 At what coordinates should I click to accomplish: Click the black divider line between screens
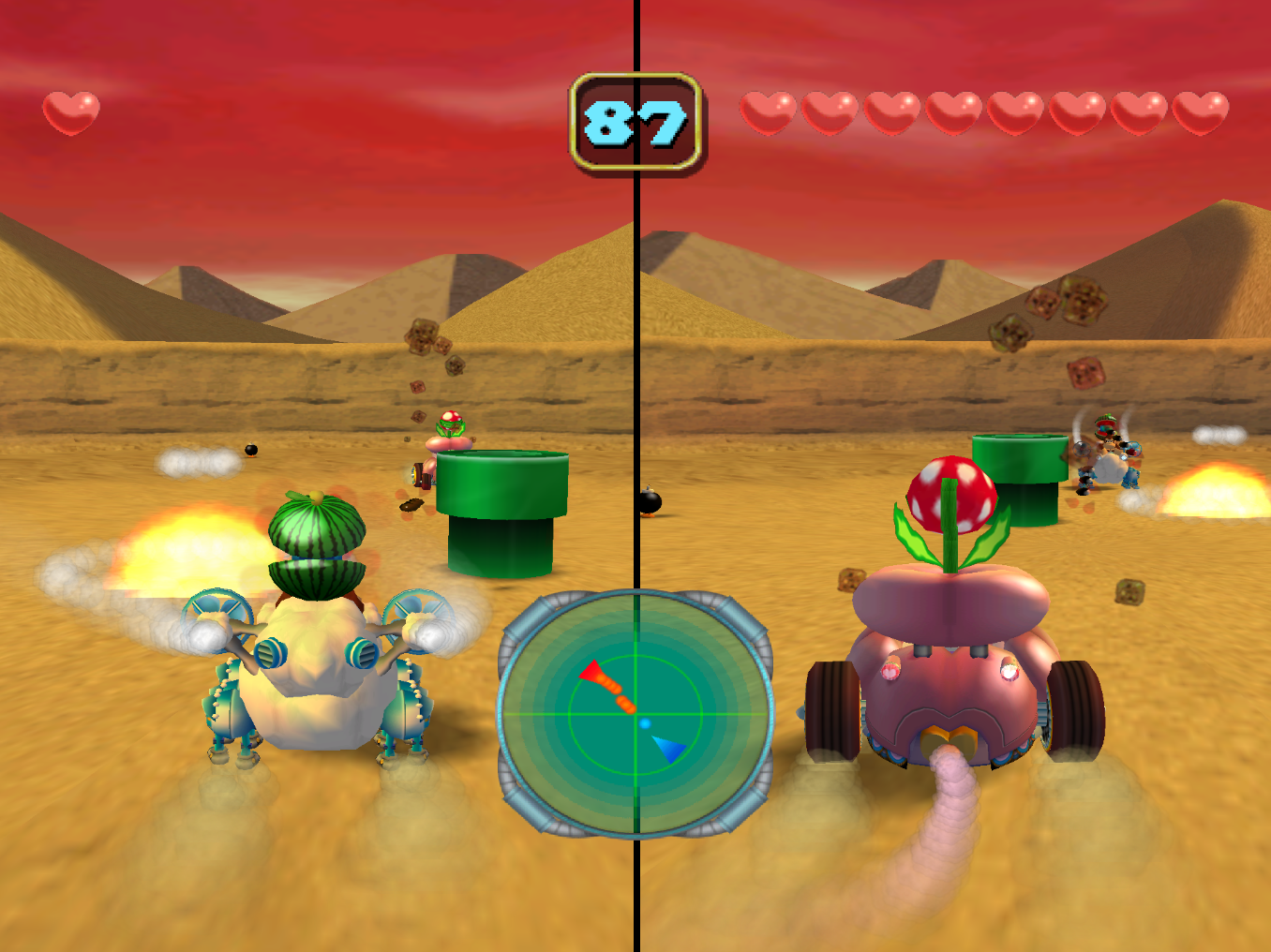[x=638, y=281]
